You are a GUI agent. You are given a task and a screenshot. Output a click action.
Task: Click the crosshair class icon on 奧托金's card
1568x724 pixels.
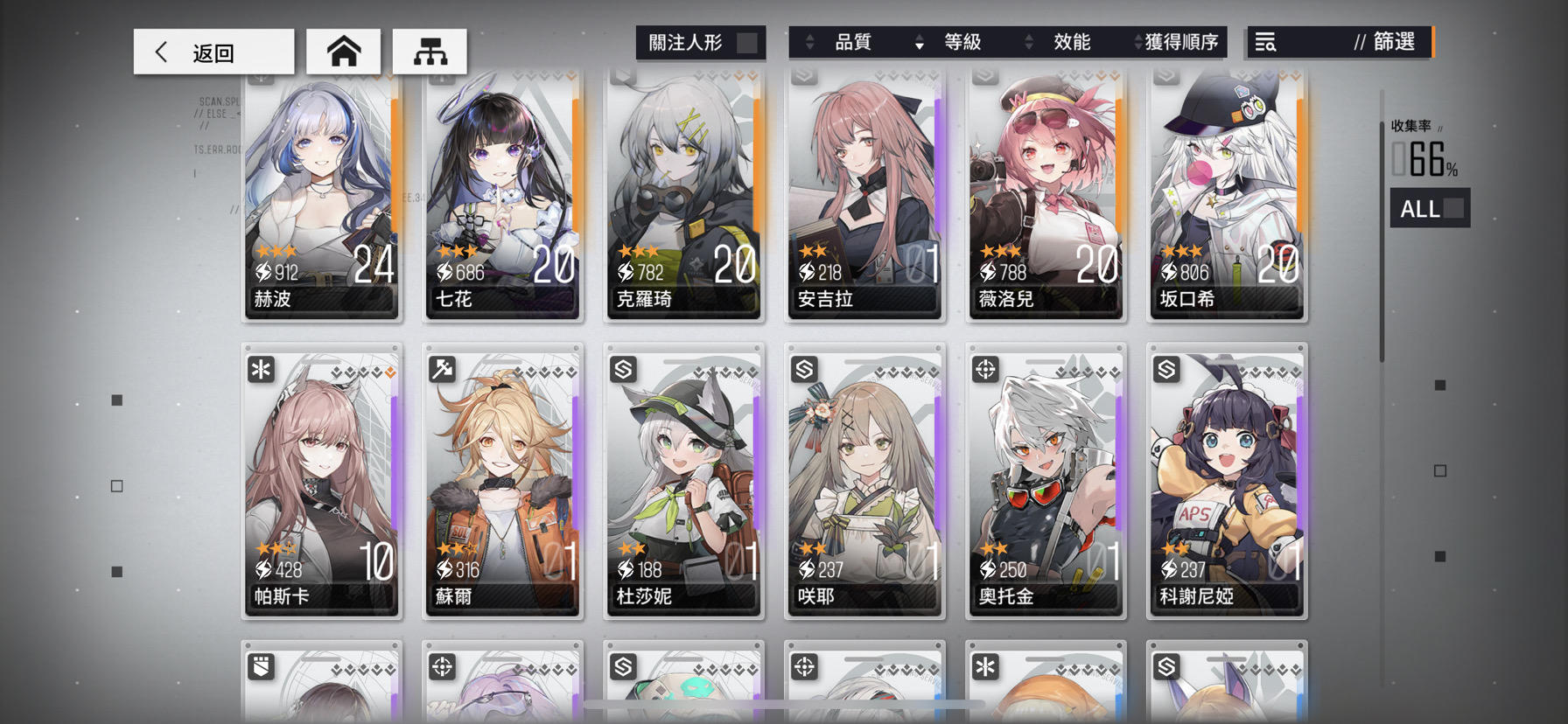(x=986, y=370)
